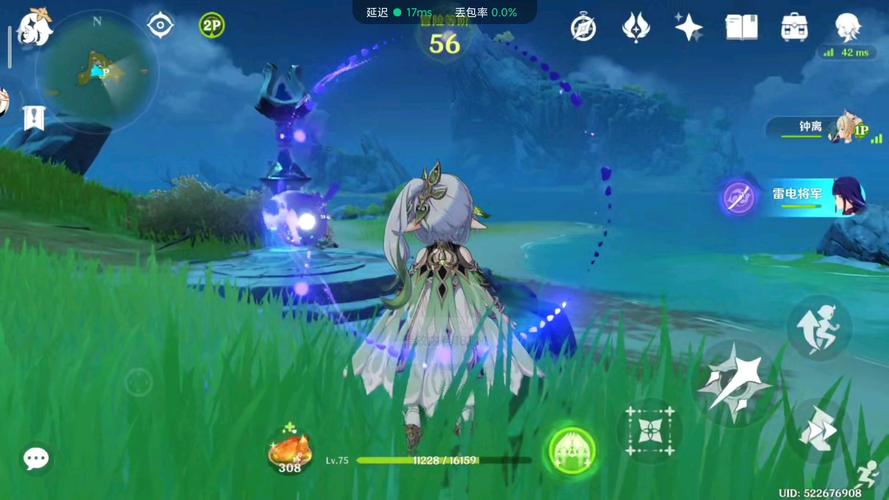The height and width of the screenshot is (500, 889).
Task: Open the winged battle pass icon
Action: point(635,28)
